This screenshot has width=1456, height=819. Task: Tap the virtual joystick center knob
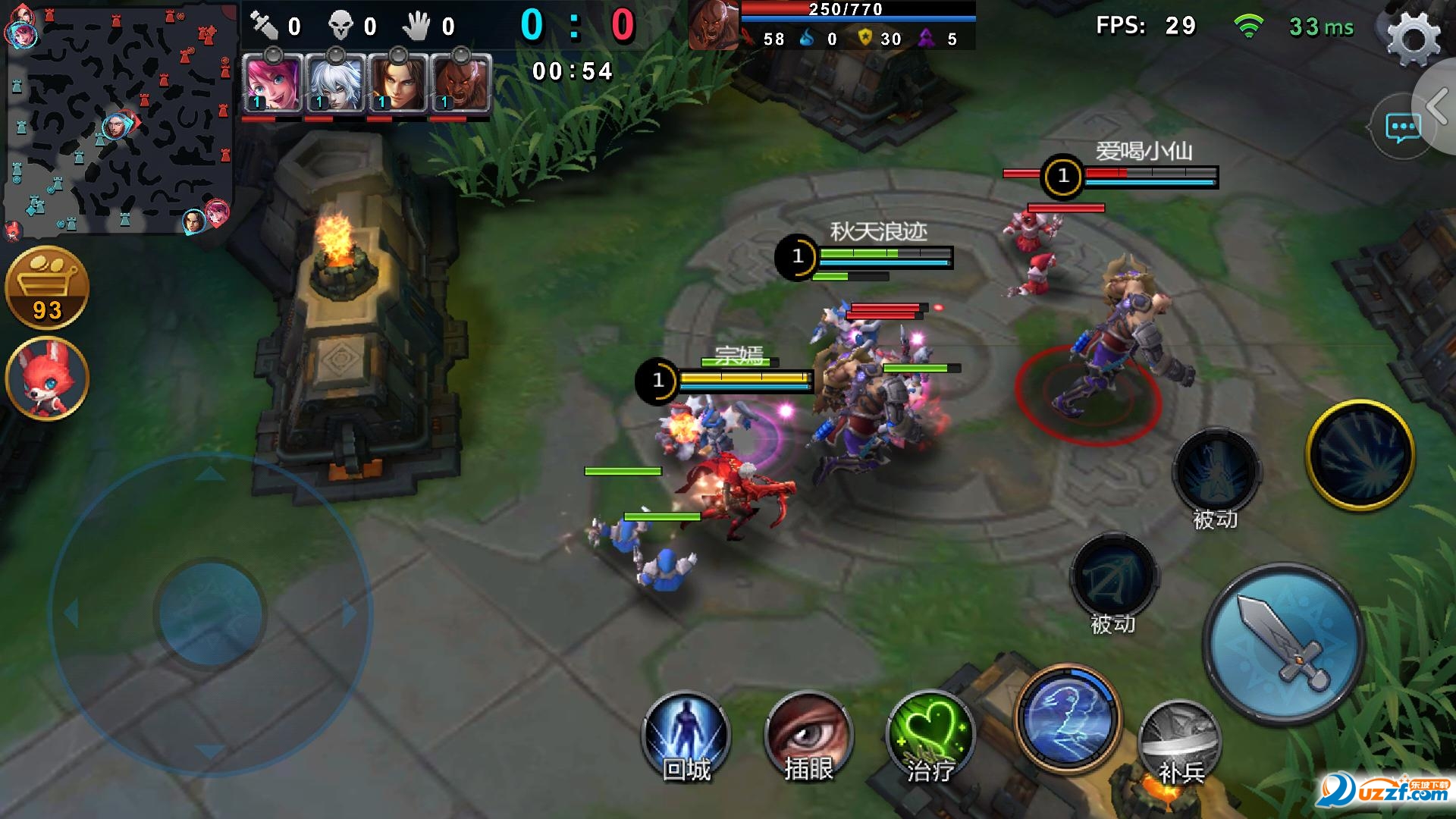tap(209, 613)
